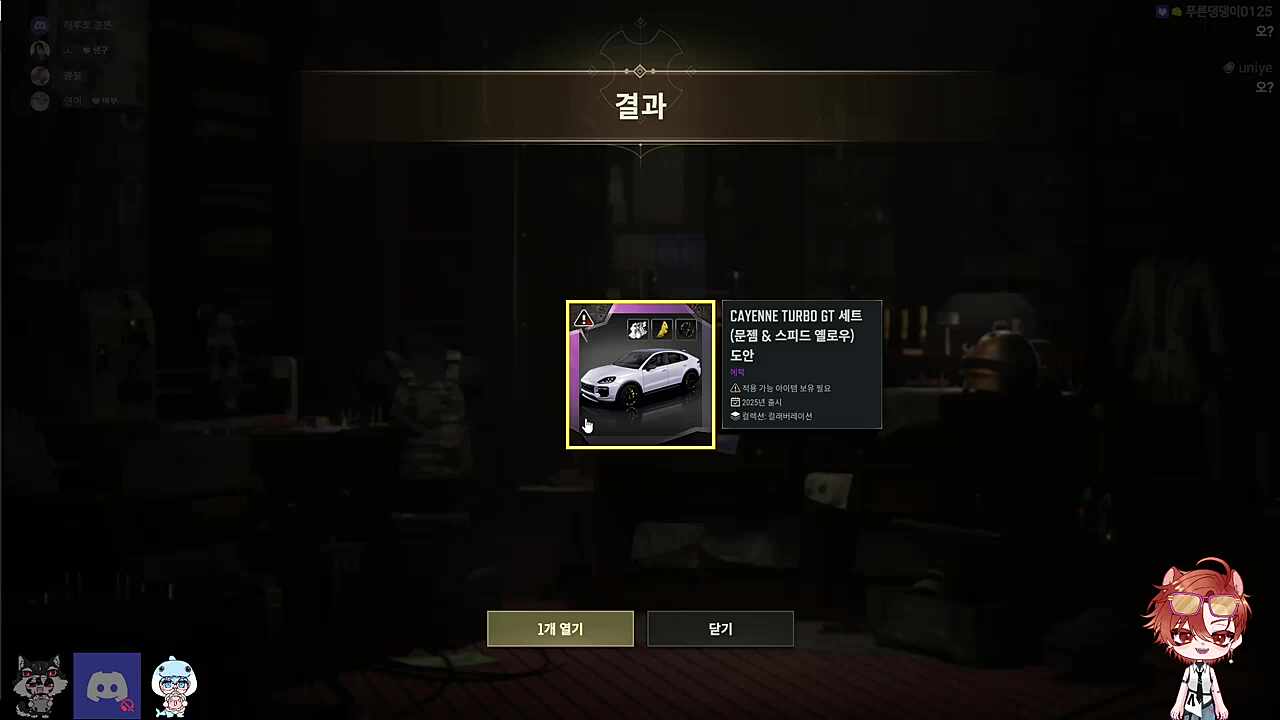Click the purple rarity label in the tooltip
Screen dimensions: 1280x720
(738, 371)
